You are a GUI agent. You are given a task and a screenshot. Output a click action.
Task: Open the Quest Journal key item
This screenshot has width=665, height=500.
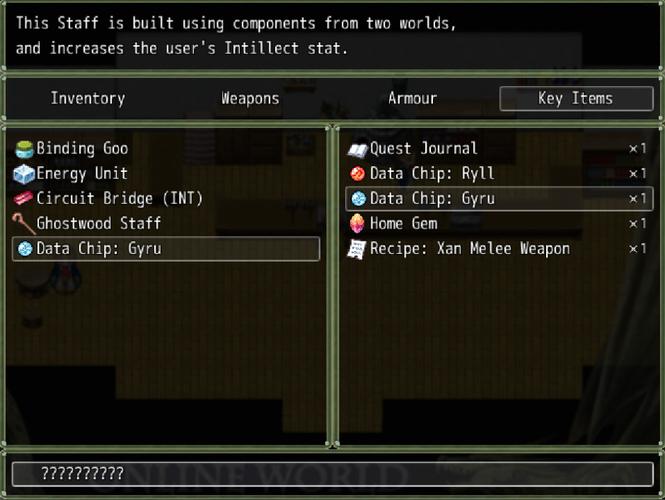coord(424,149)
